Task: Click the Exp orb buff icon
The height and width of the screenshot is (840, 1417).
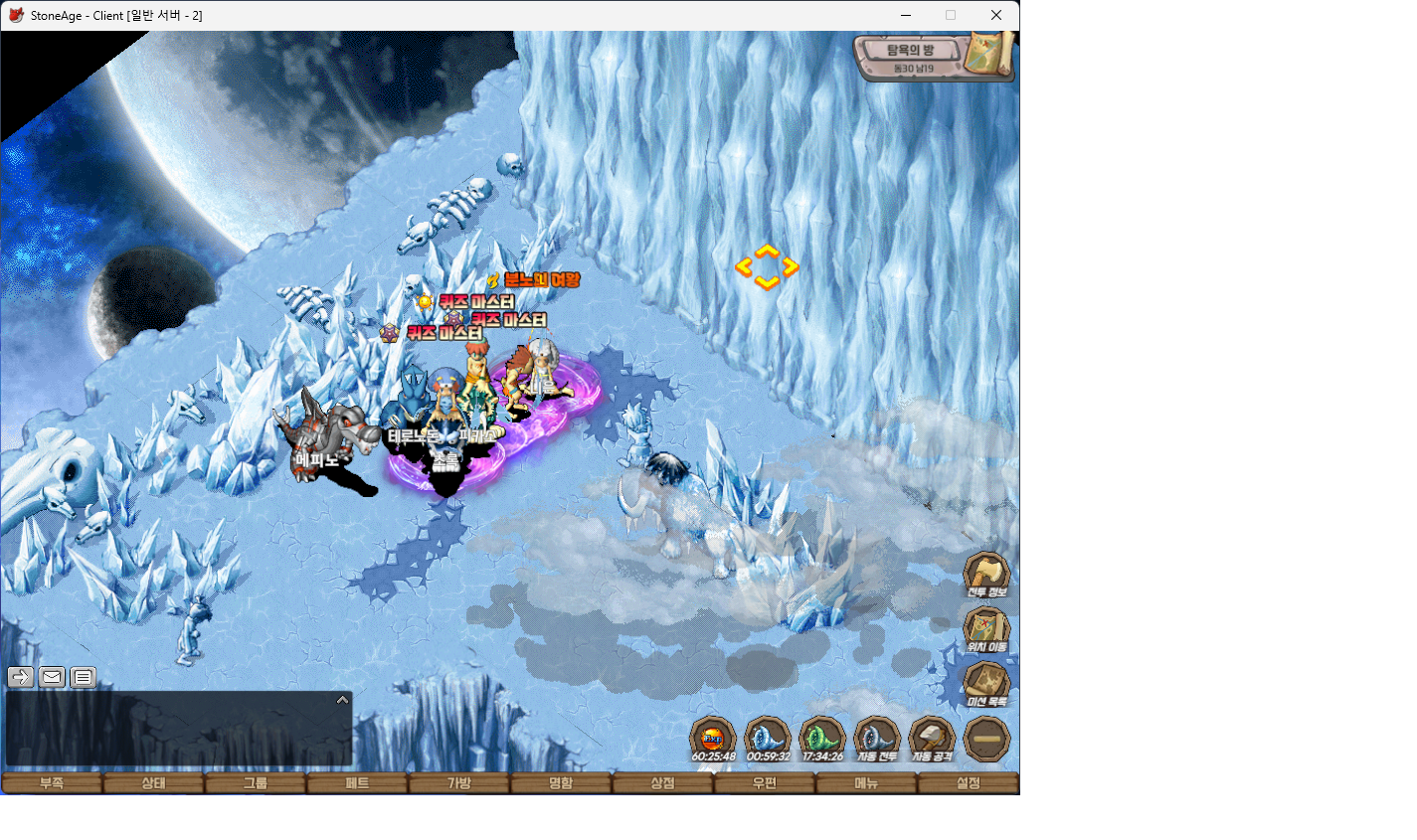Action: [x=713, y=738]
